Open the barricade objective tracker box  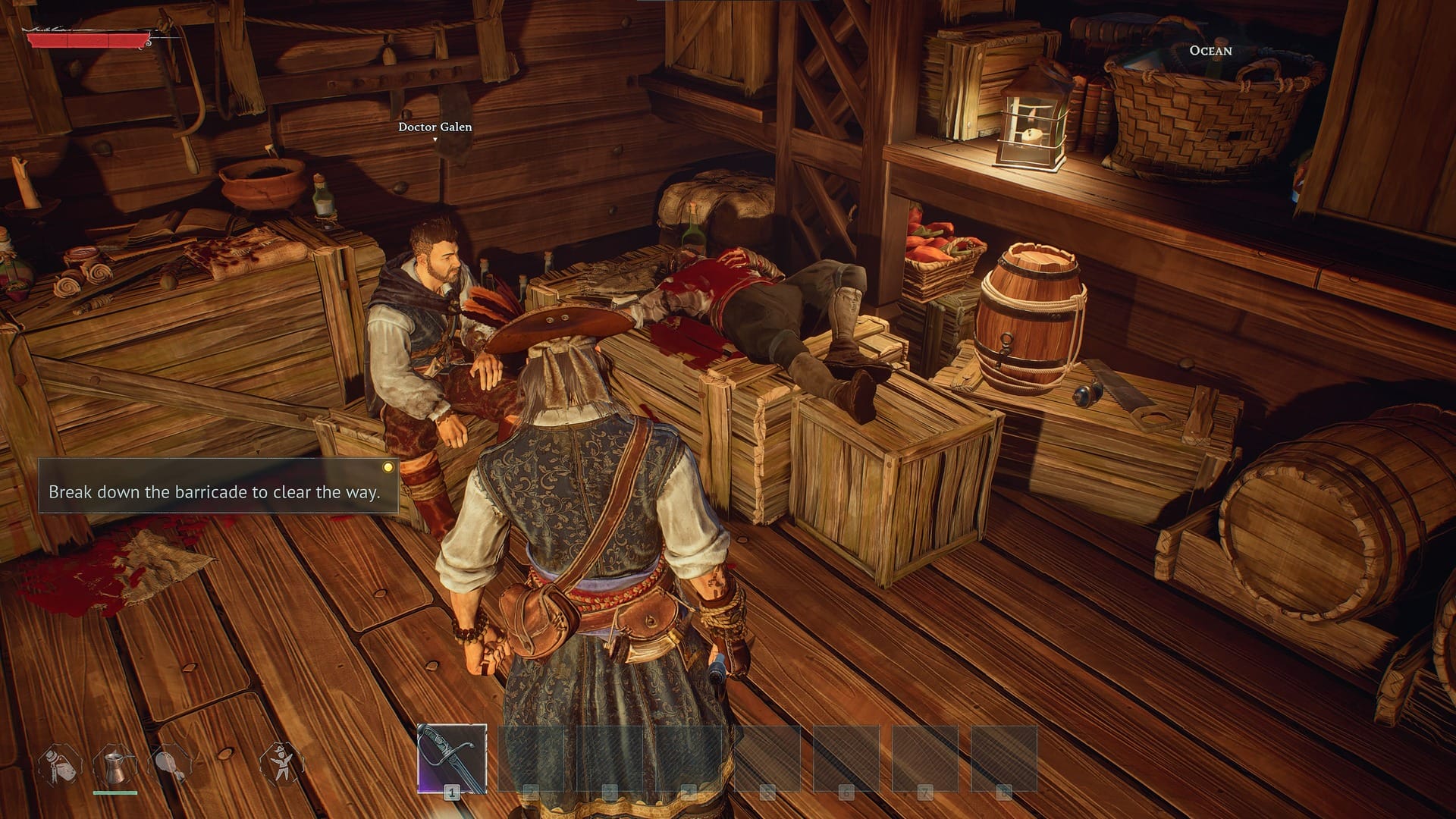click(218, 486)
